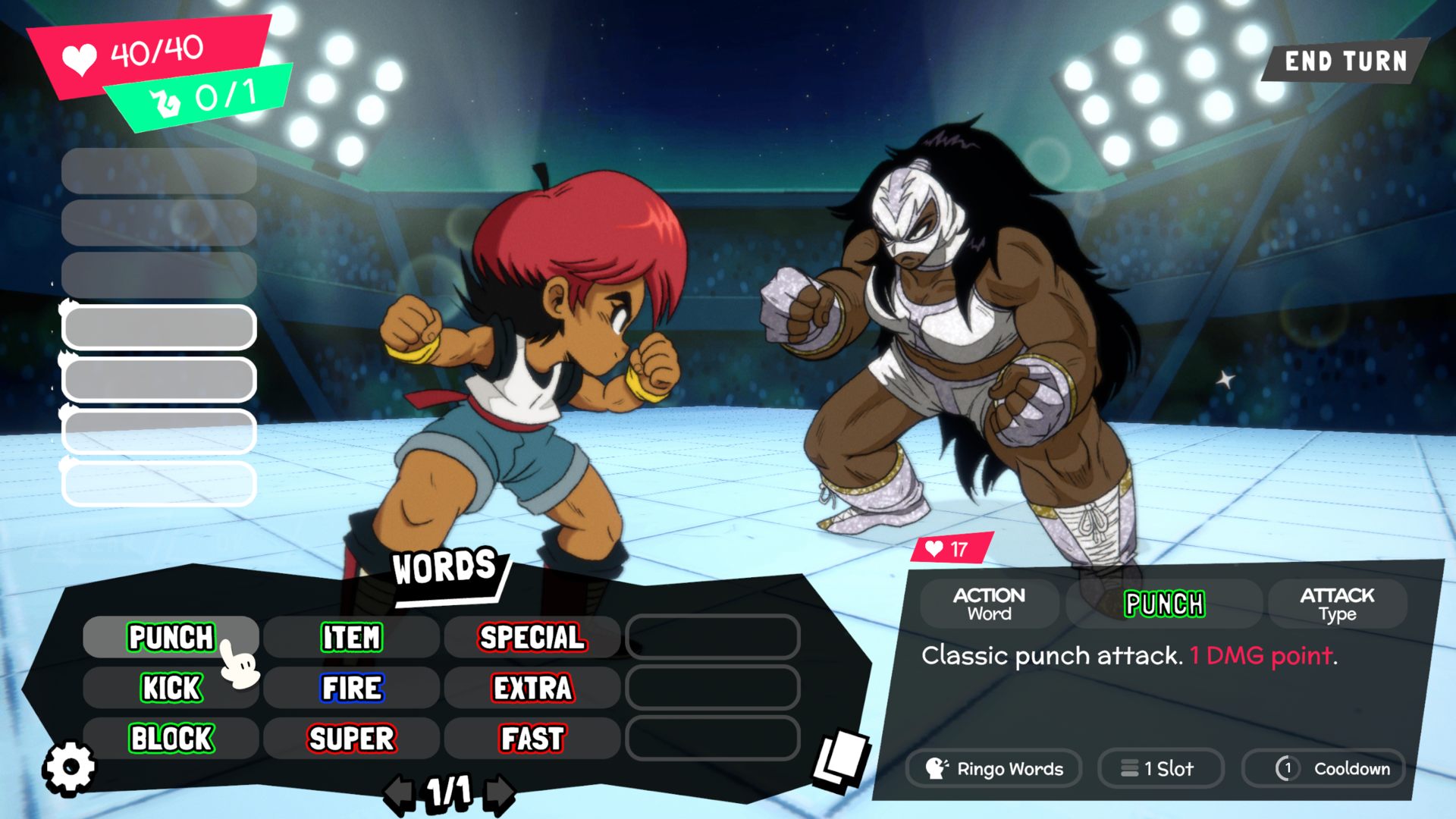Screen dimensions: 1456x819
Task: Select the ACTION Word label
Action: [x=989, y=604]
